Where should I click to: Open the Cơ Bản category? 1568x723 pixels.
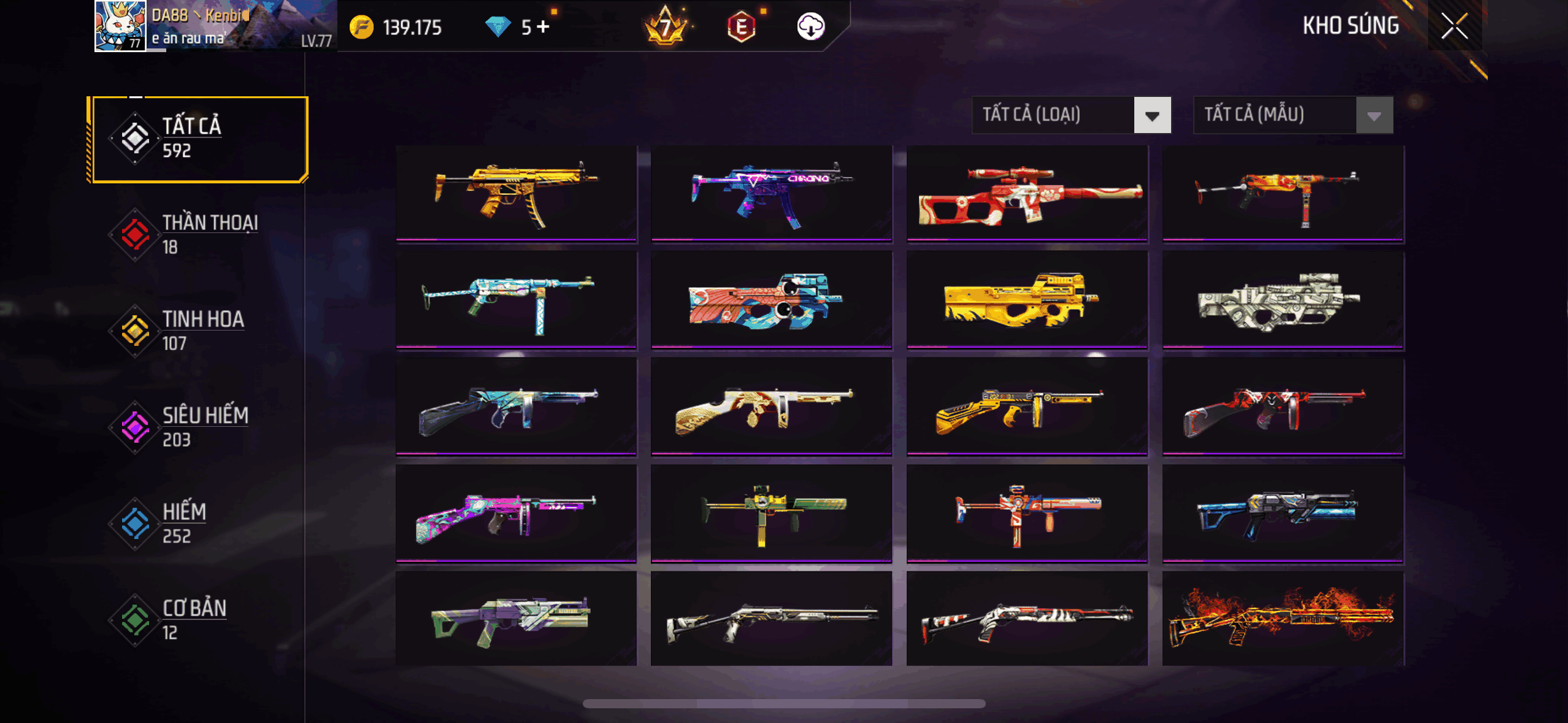tap(198, 620)
